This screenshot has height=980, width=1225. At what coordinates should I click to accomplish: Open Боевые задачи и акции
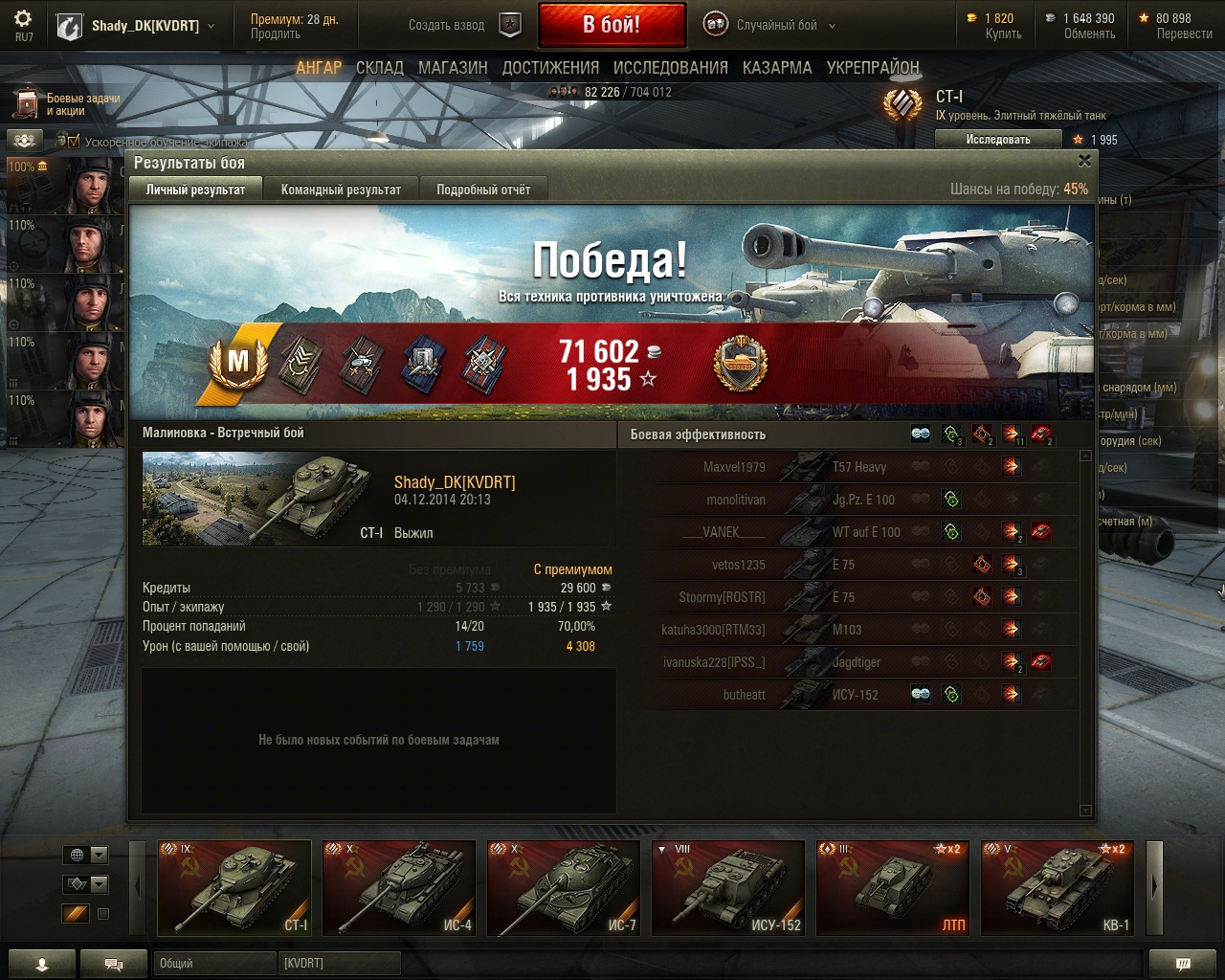(67, 104)
